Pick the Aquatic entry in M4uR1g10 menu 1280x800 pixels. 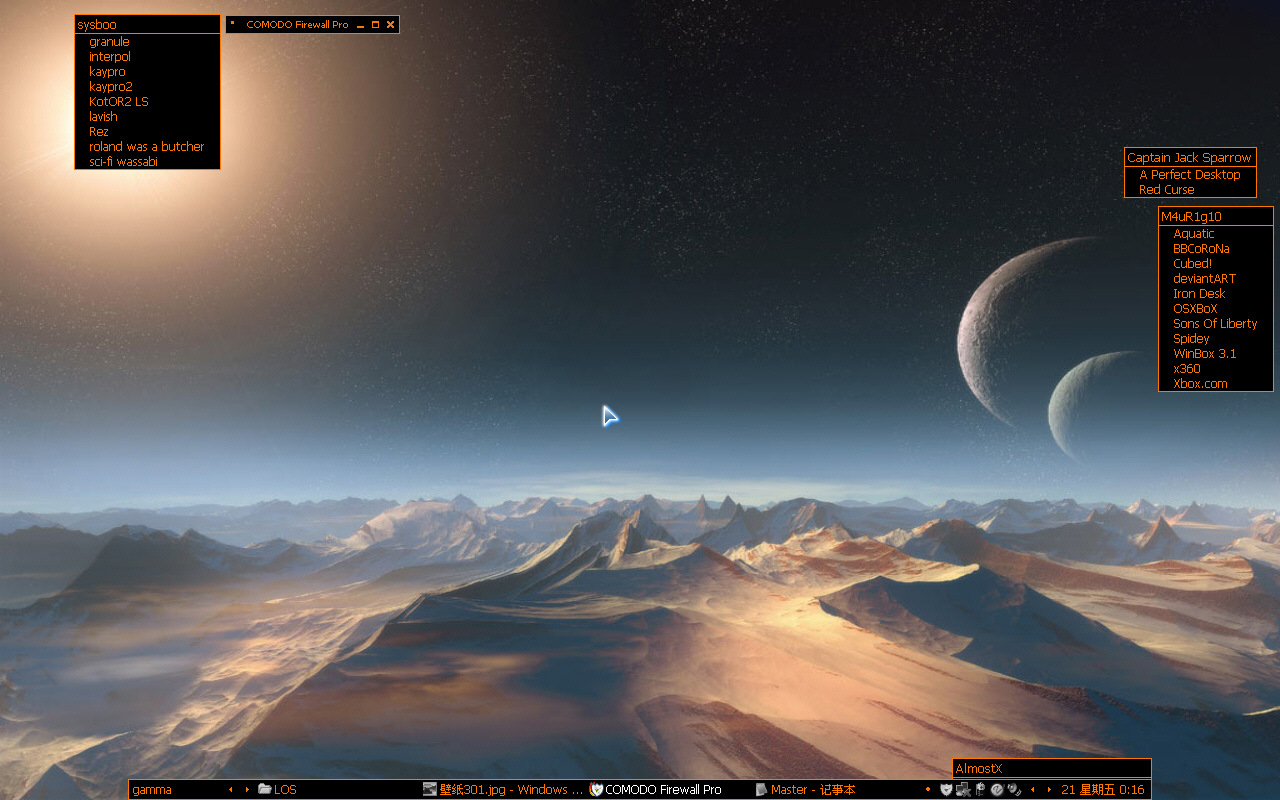(1193, 234)
